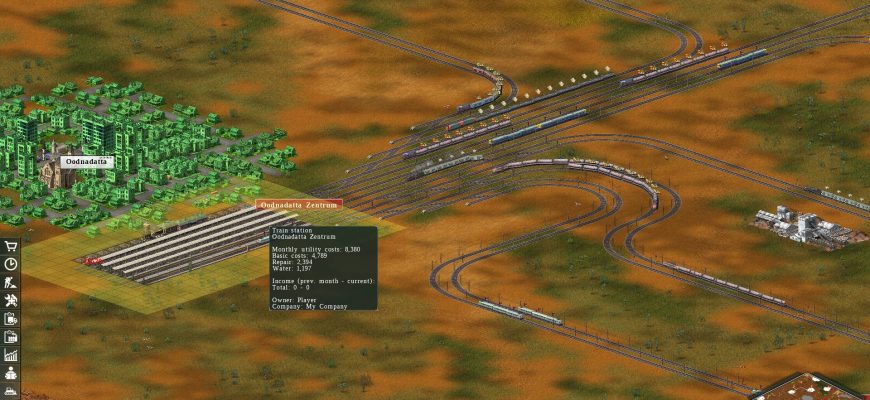The width and height of the screenshot is (870, 400).
Task: Open the wrench and hammer construction tool
Action: pos(11,300)
